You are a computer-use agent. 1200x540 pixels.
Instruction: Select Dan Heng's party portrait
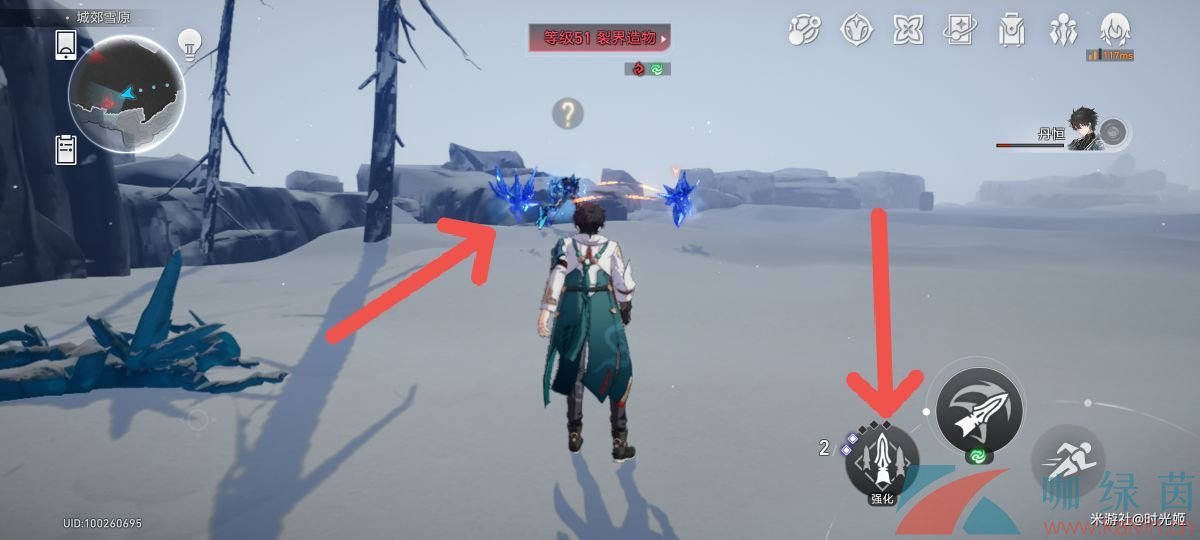point(1085,129)
